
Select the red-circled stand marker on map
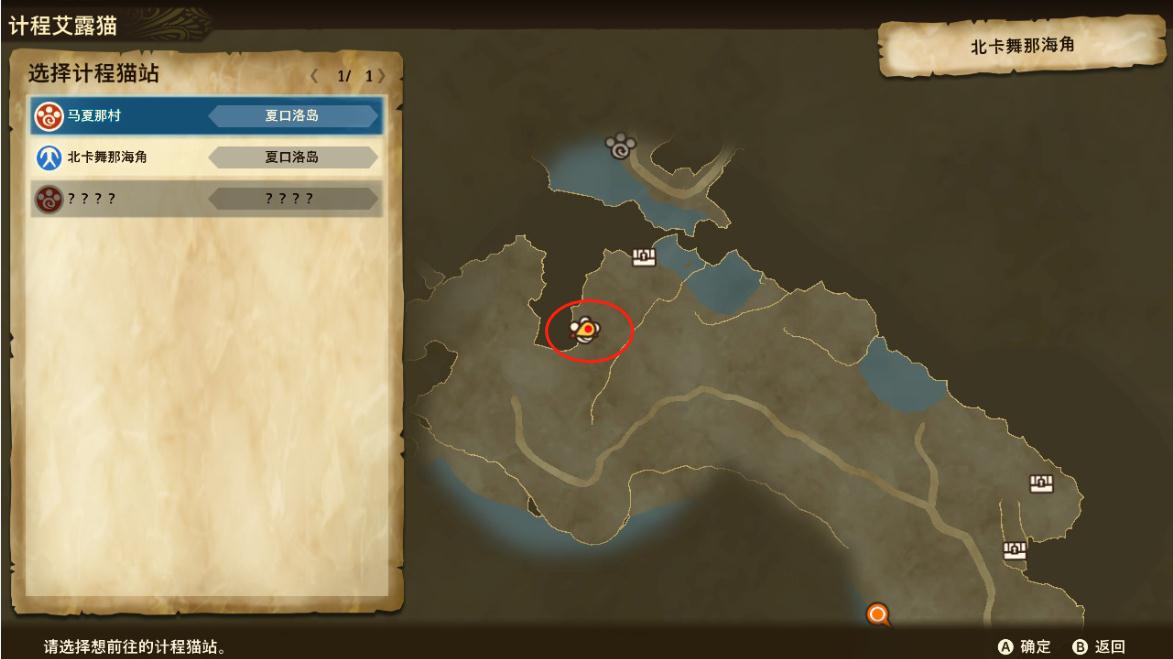pyautogui.click(x=584, y=328)
